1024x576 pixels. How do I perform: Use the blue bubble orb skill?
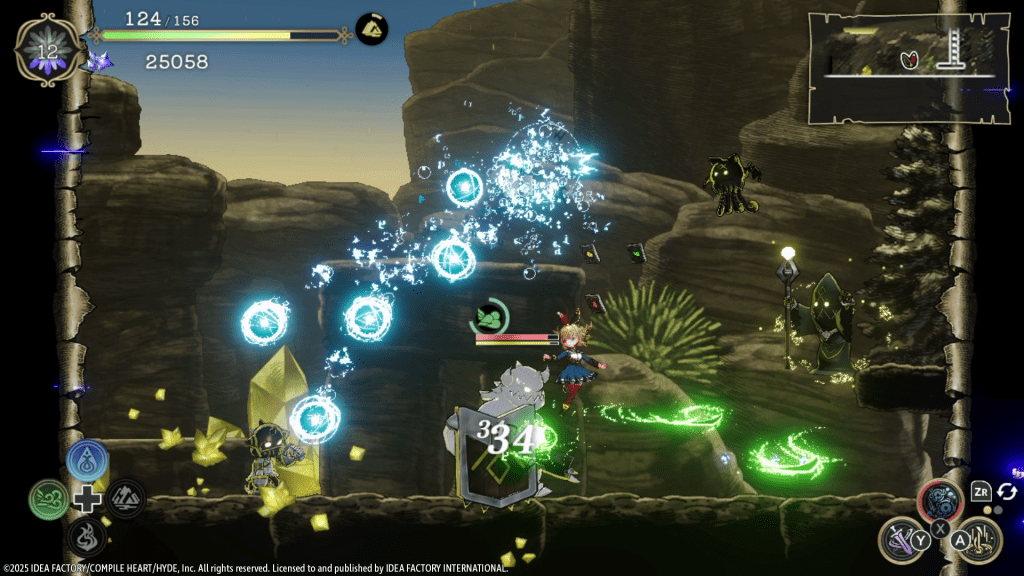pos(941,501)
